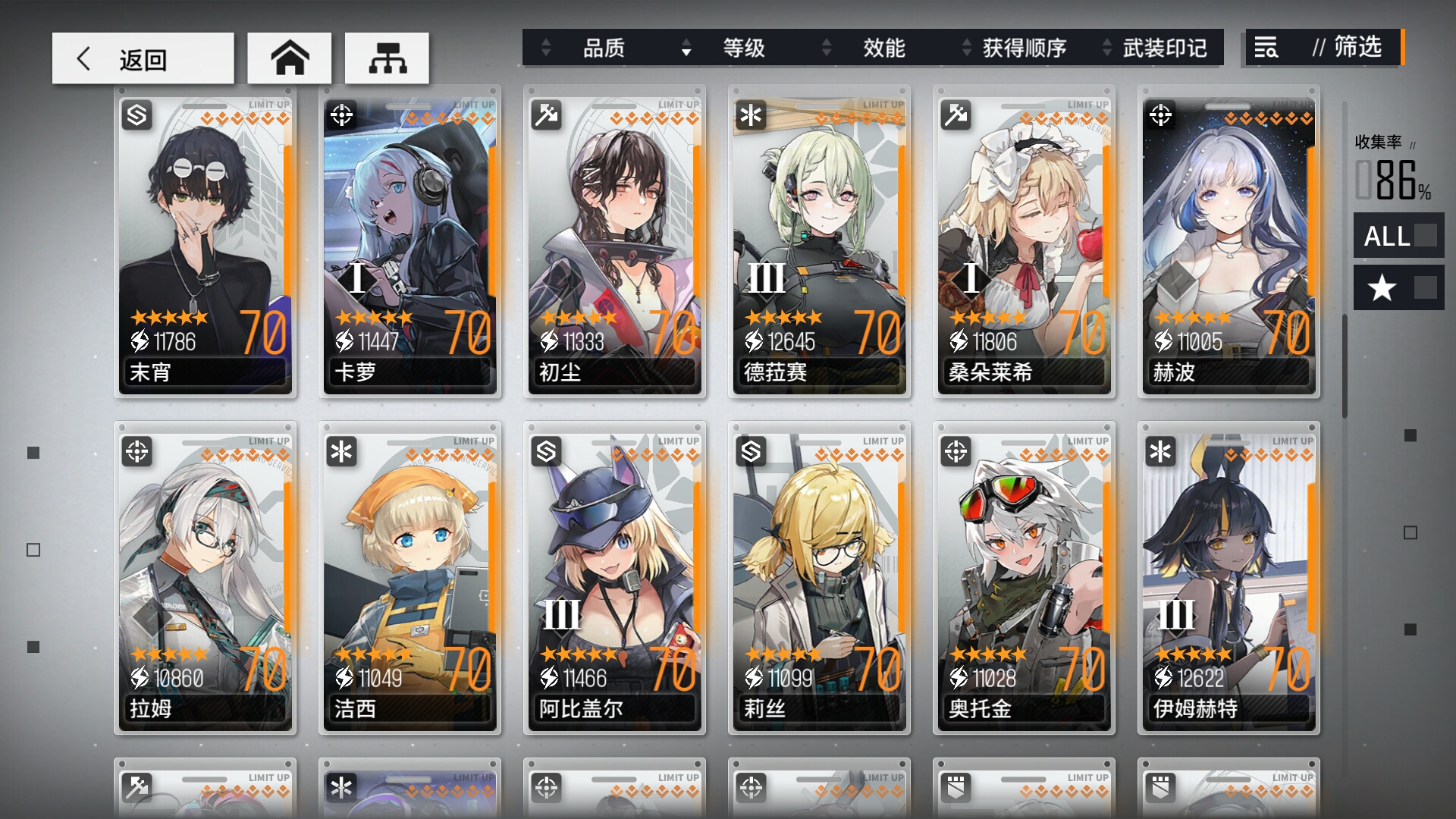Sort characters by 效能
Screen dimensions: 1456x819
point(883,49)
